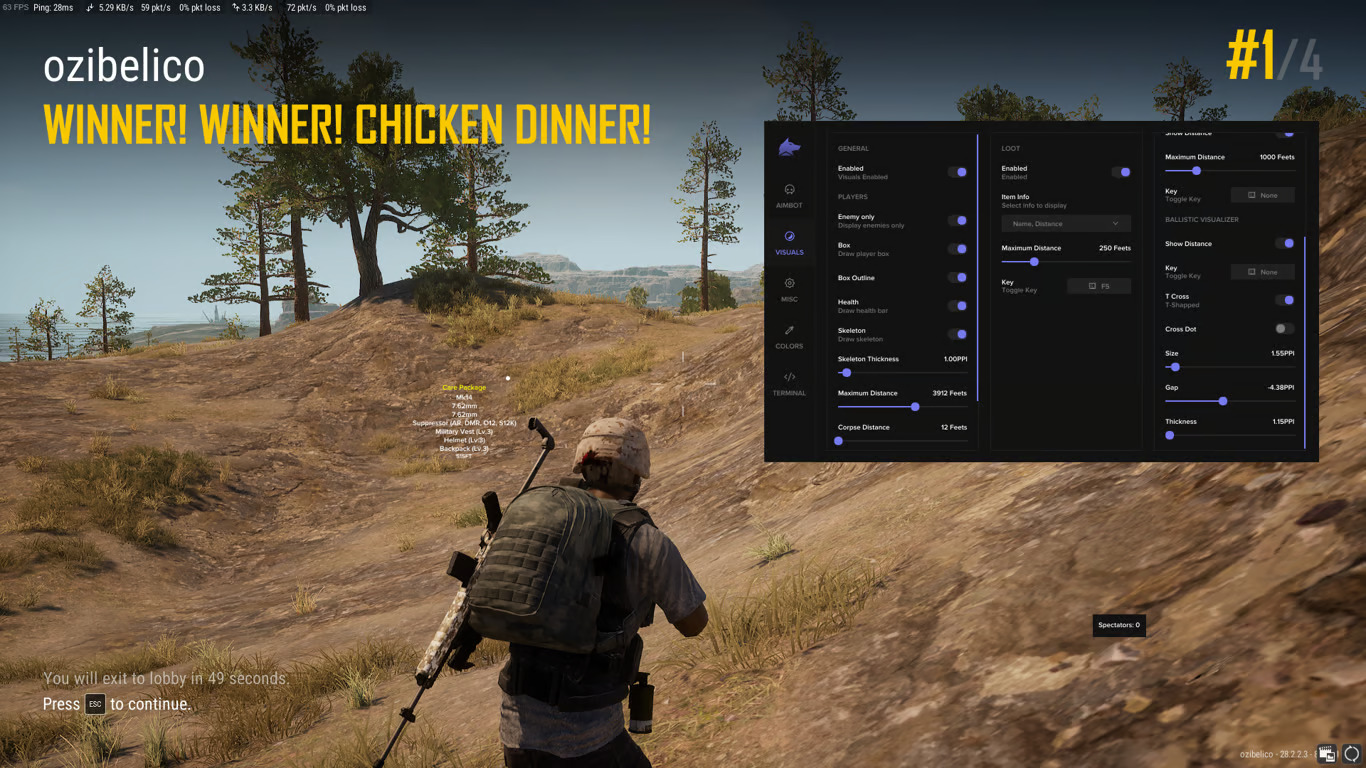Click the Loot Maximum Distance slider handle

[x=1034, y=262]
